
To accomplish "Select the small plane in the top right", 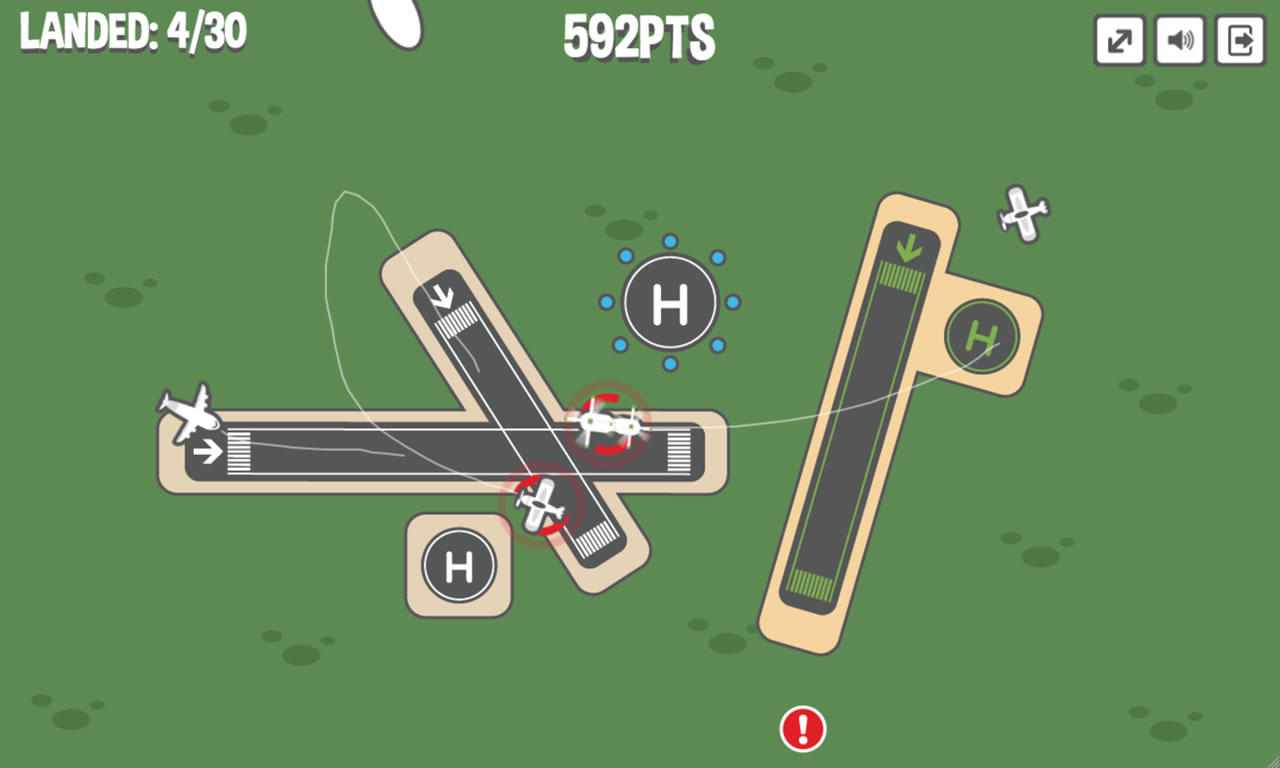I will (1020, 212).
